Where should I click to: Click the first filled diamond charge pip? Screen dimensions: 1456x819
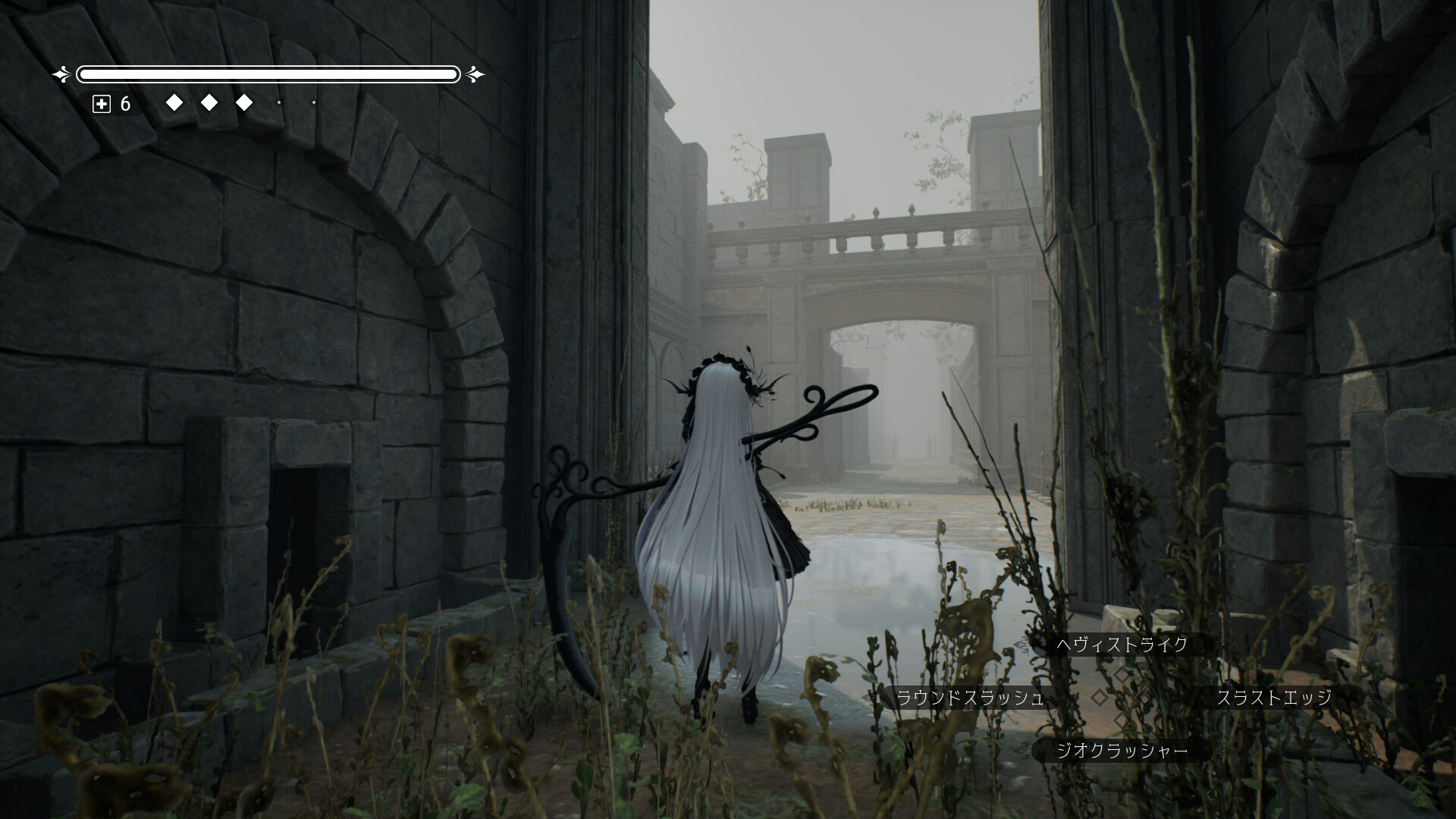(x=174, y=102)
